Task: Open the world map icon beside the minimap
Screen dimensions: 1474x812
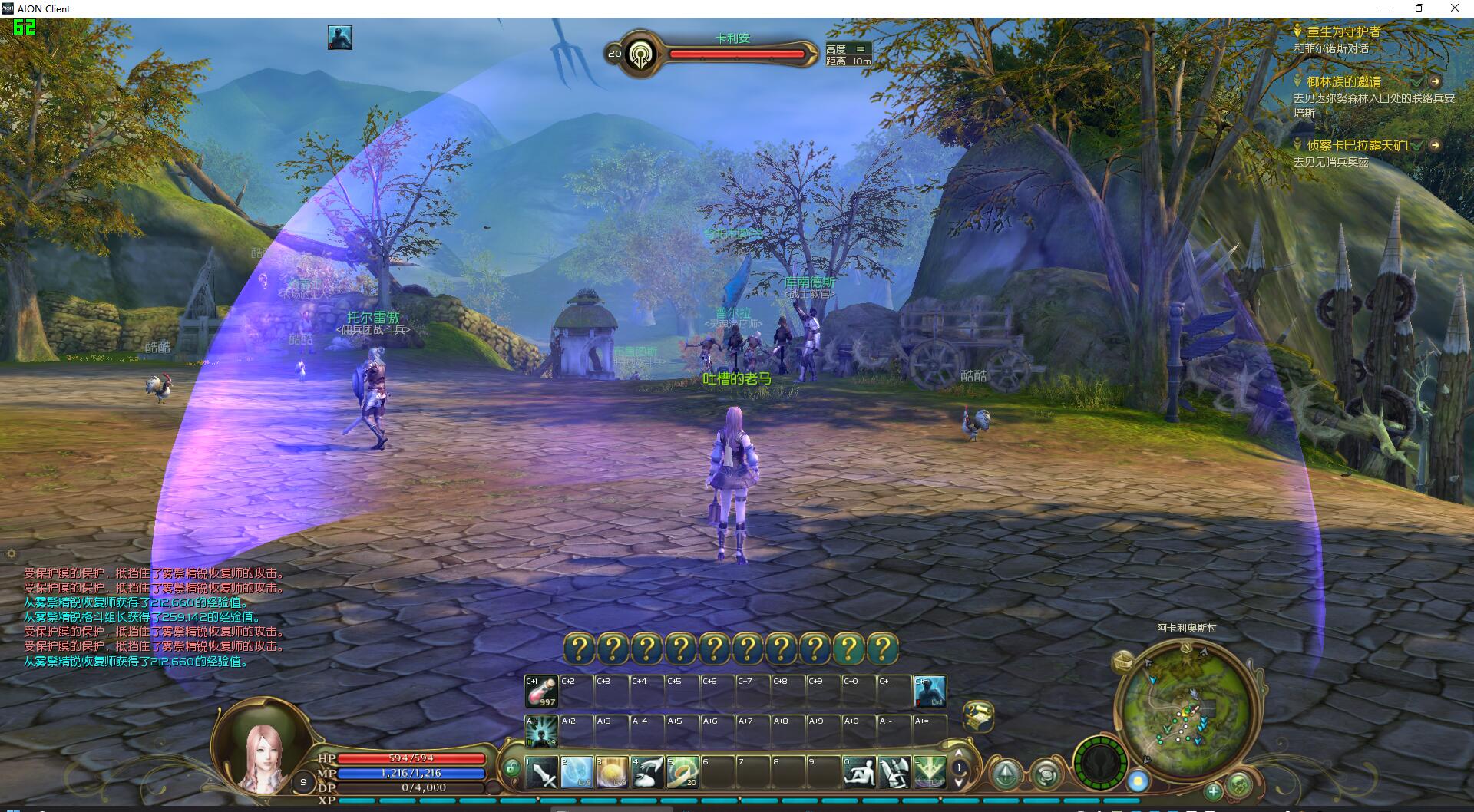Action: tap(1124, 661)
